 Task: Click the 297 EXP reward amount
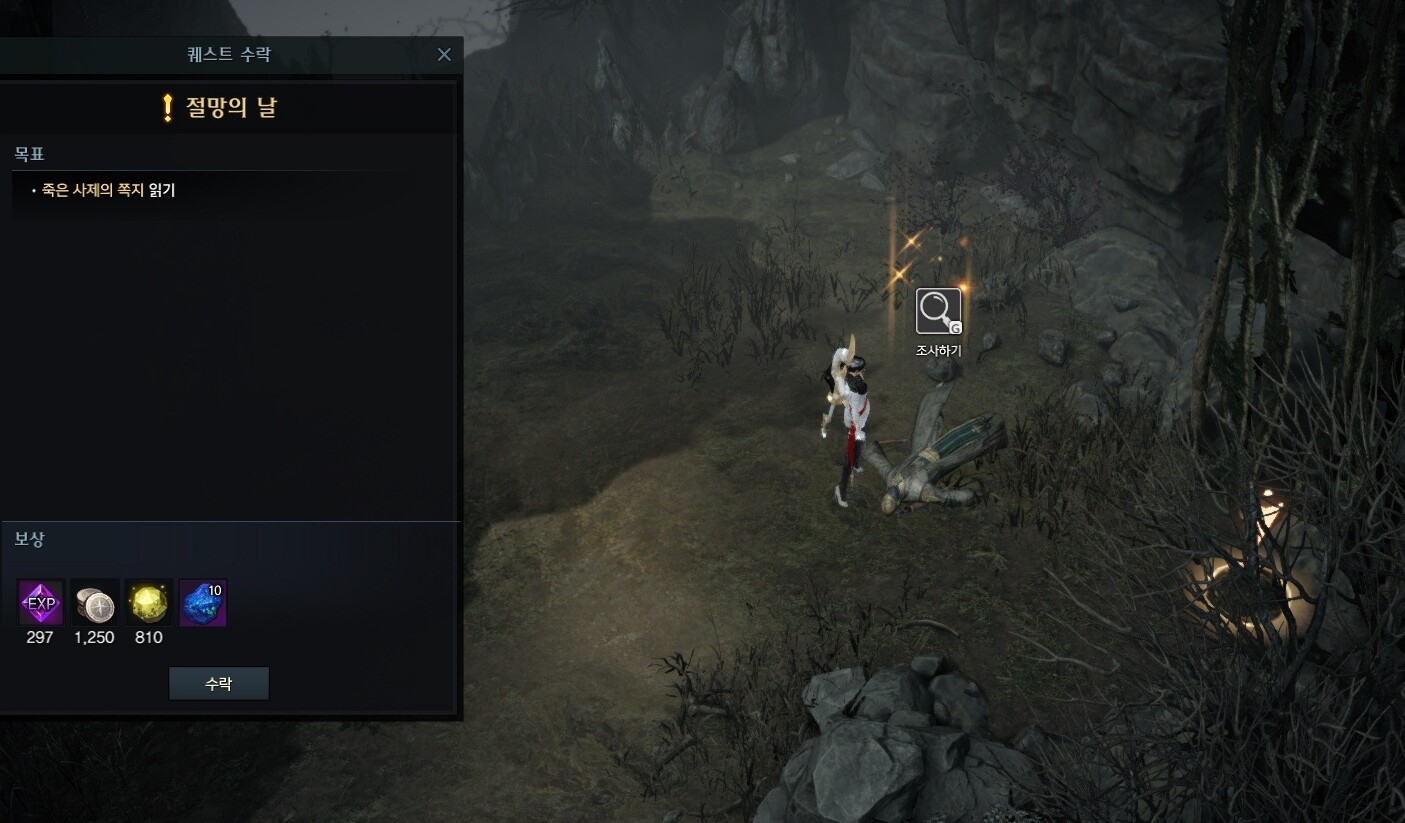point(39,637)
